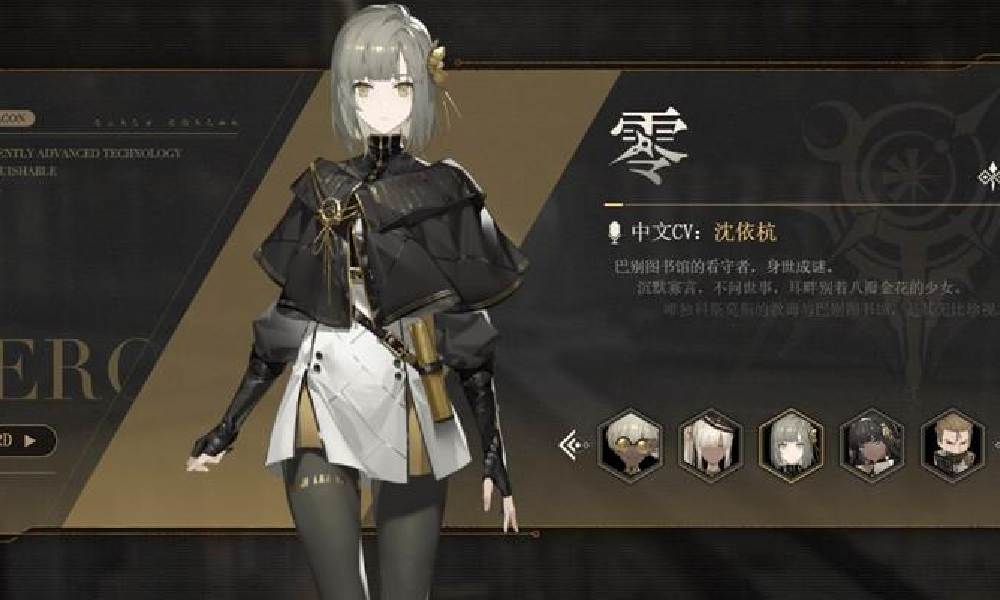The image size is (1000, 600).
Task: Choose the white-haired character with striped hat
Action: pos(708,441)
